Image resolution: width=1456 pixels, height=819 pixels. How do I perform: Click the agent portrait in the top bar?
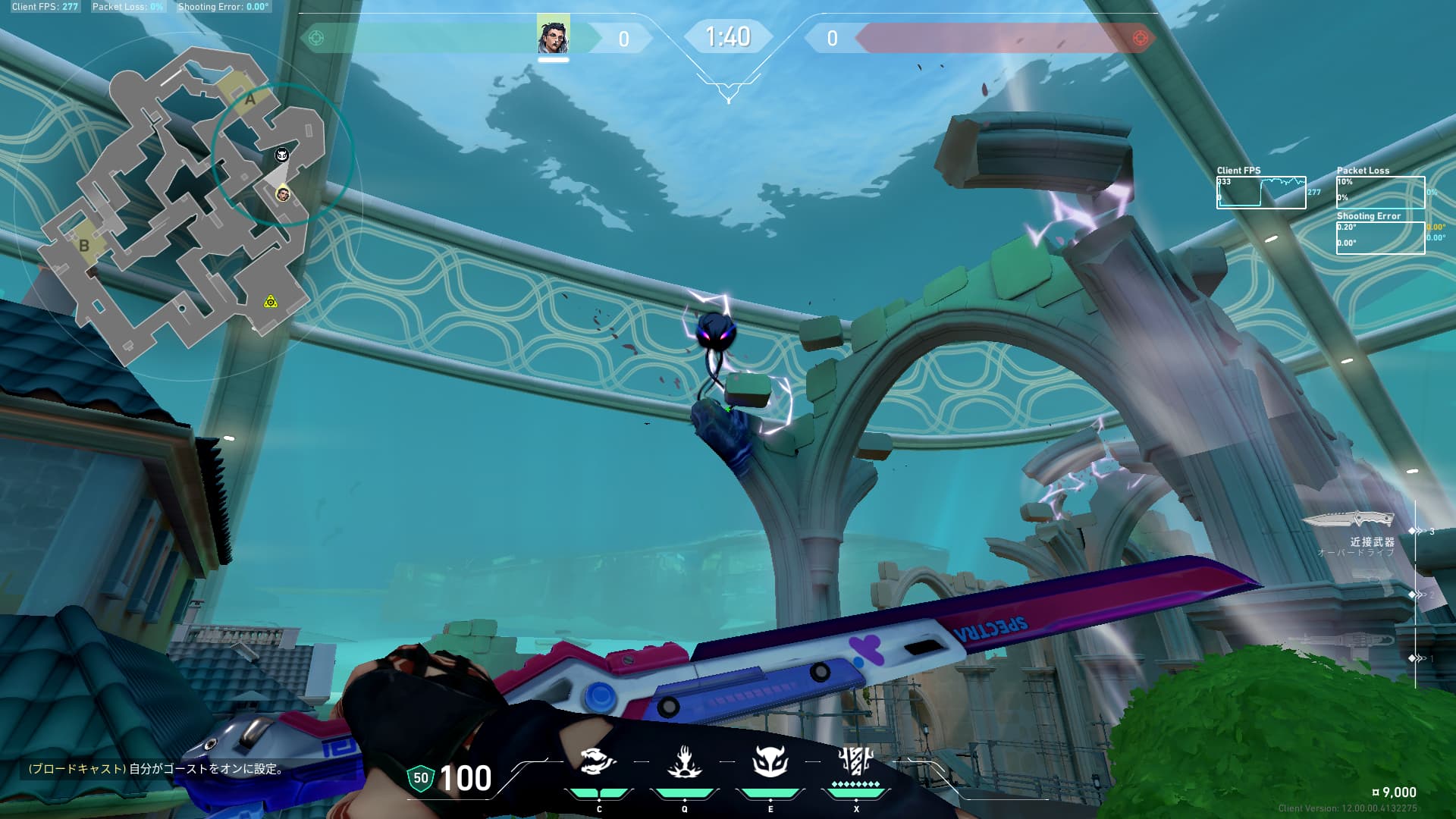(553, 36)
